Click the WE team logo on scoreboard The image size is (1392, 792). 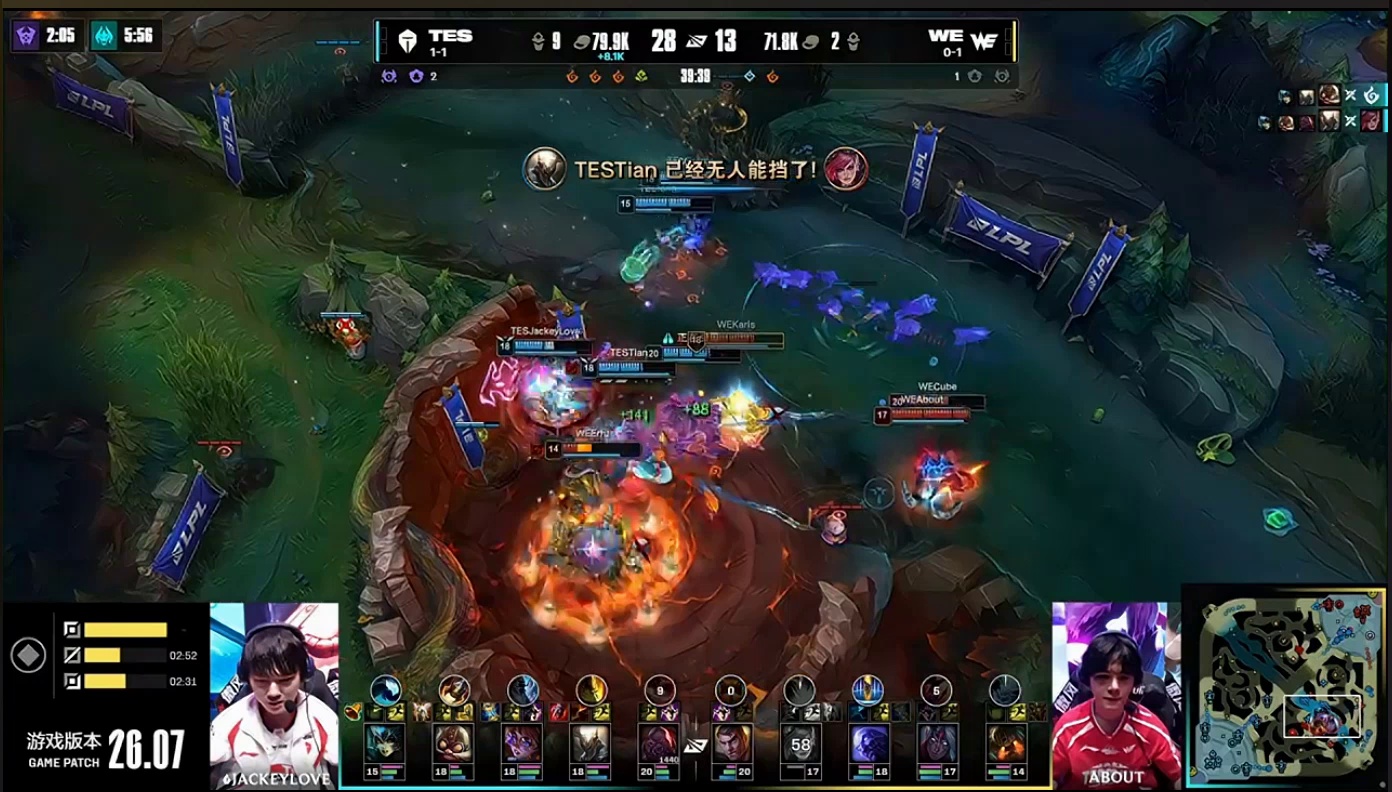[984, 42]
